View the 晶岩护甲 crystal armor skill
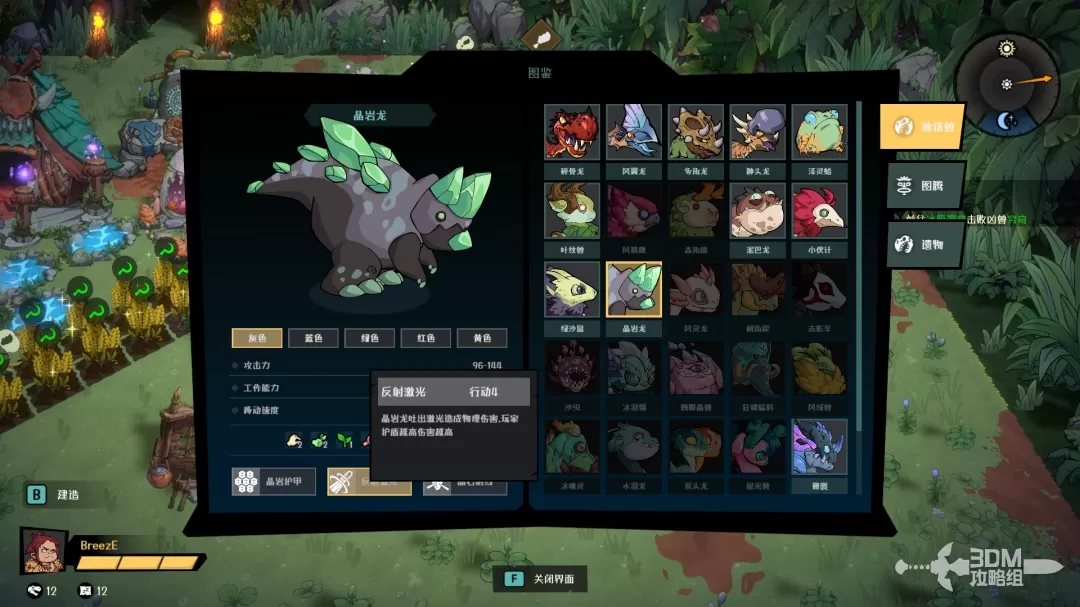 274,481
